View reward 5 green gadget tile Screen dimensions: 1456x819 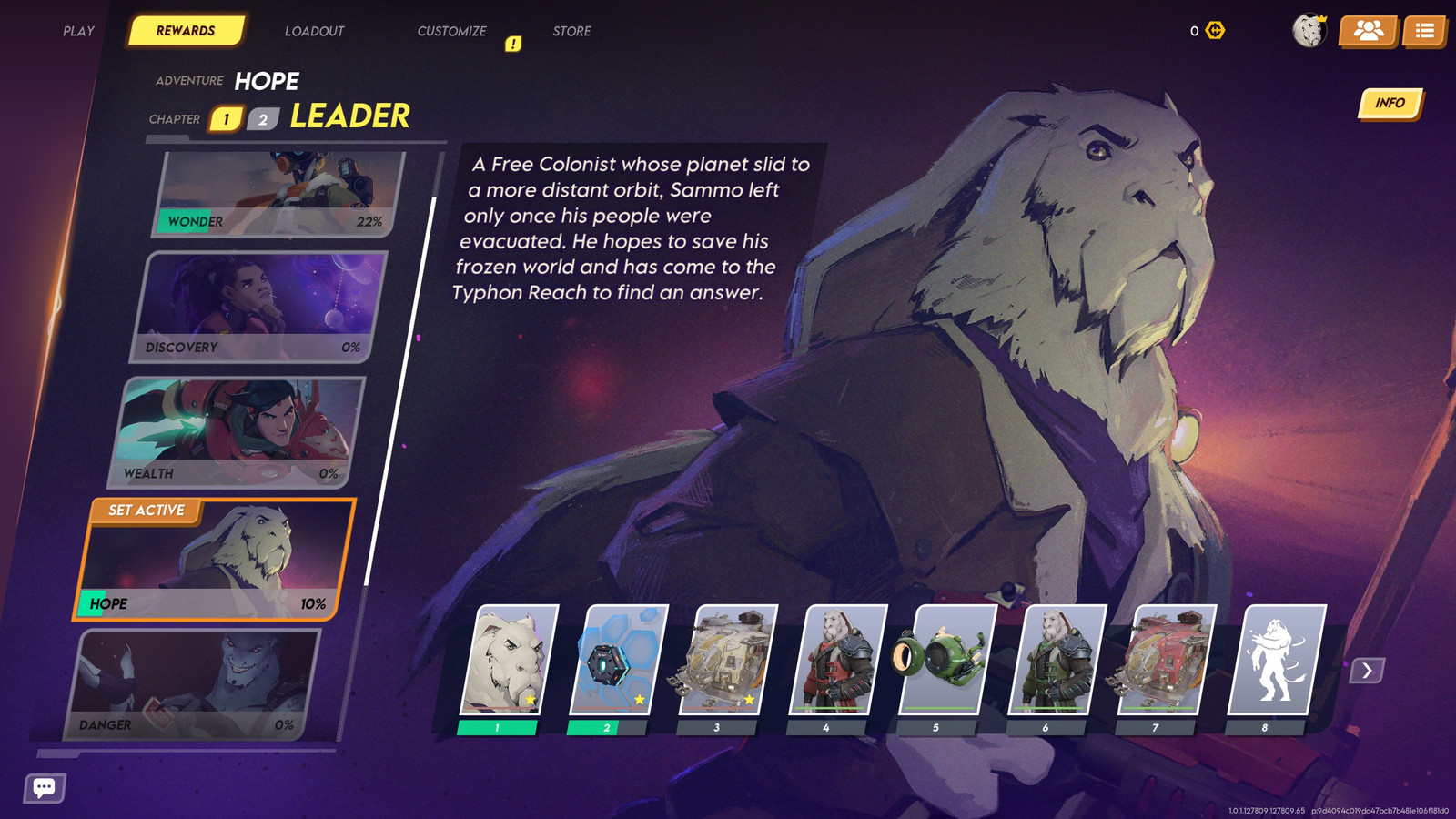(x=945, y=660)
